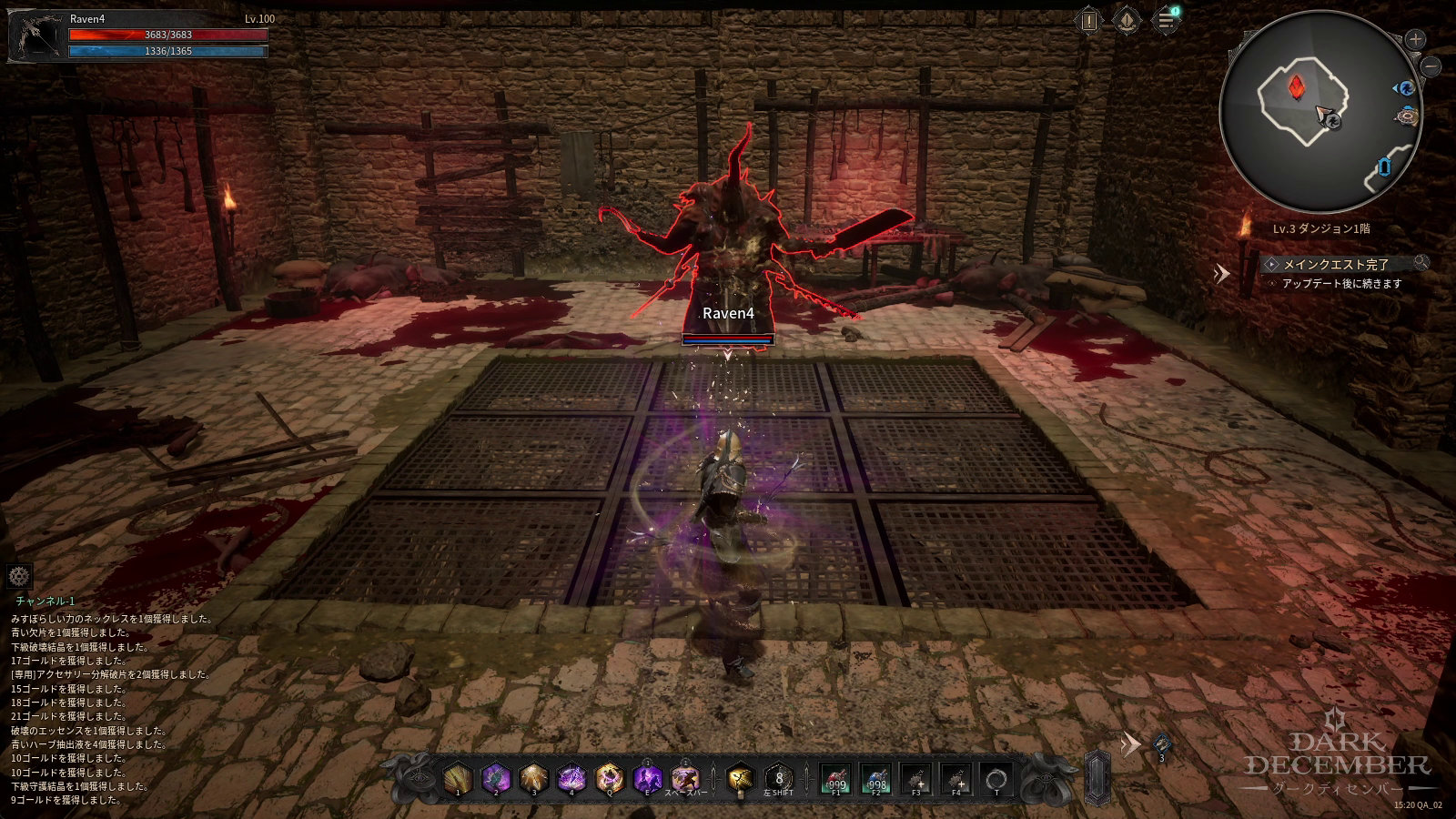This screenshot has height=819, width=1456.
Task: Click the magnifier icon beside the quest title
Action: click(x=1421, y=263)
